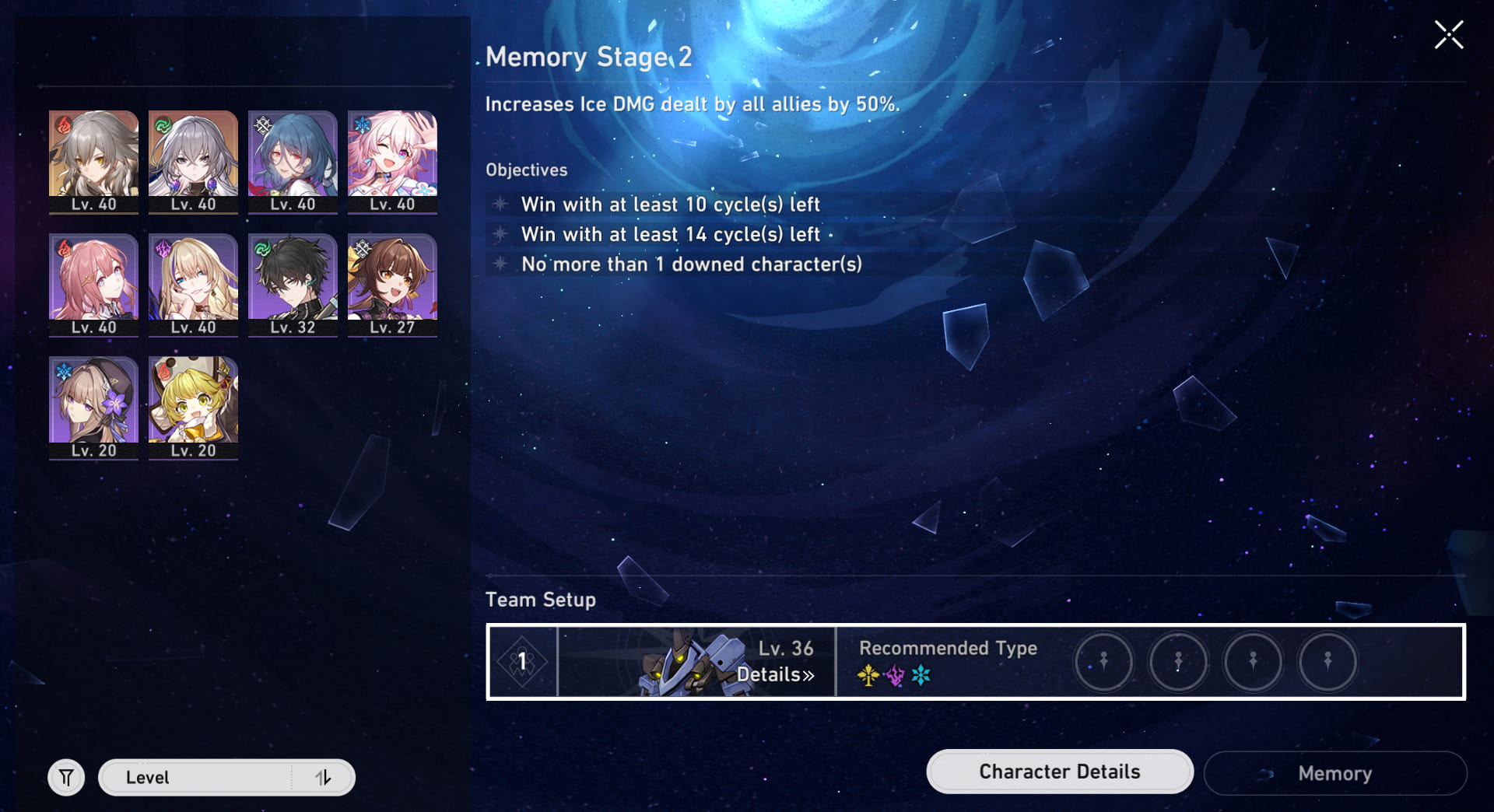Select the silver-haired Bronya Lv. 40 portrait
This screenshot has height=812, width=1494.
192,162
